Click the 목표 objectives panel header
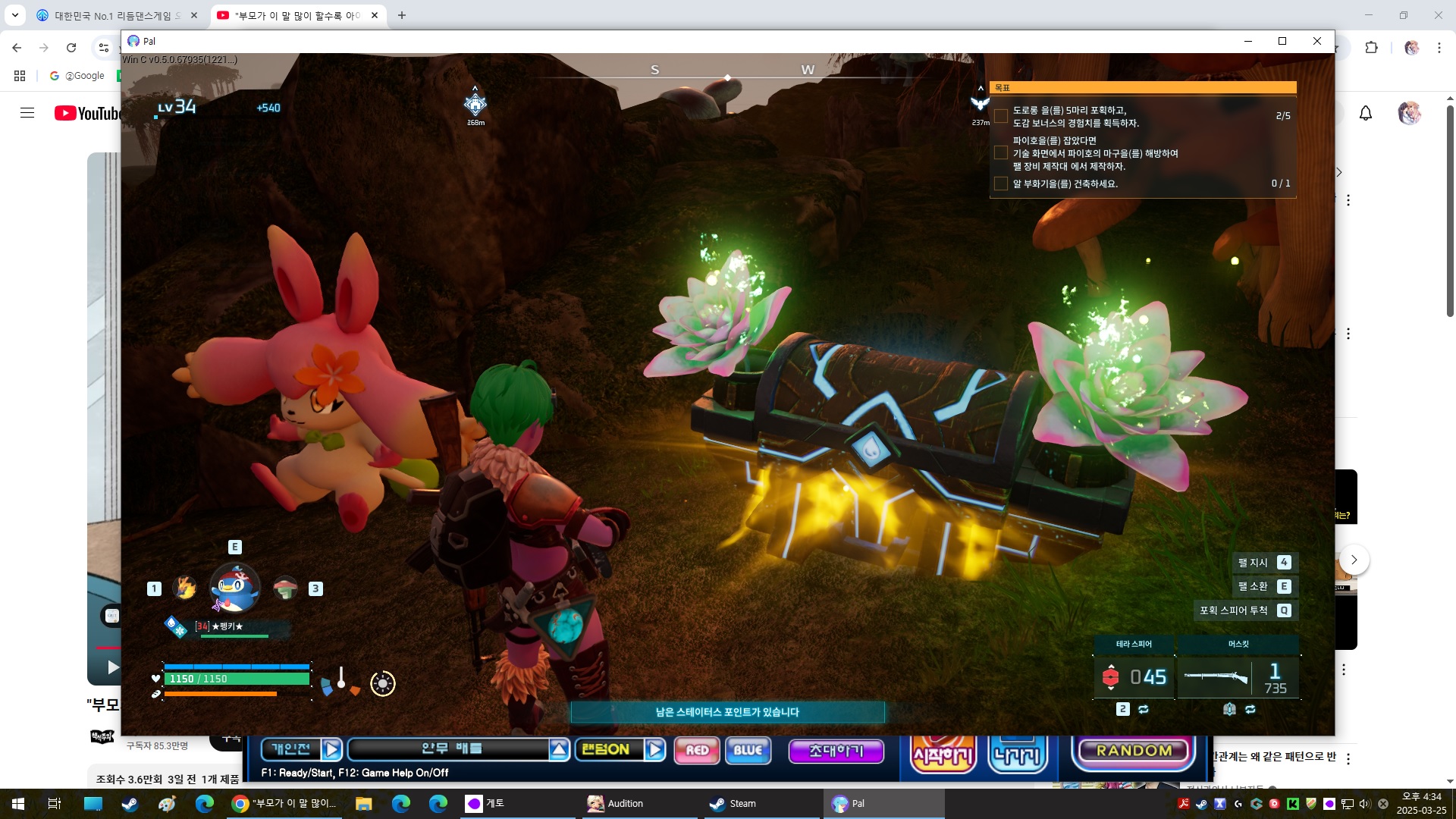Image resolution: width=1456 pixels, height=819 pixels. 1142,88
